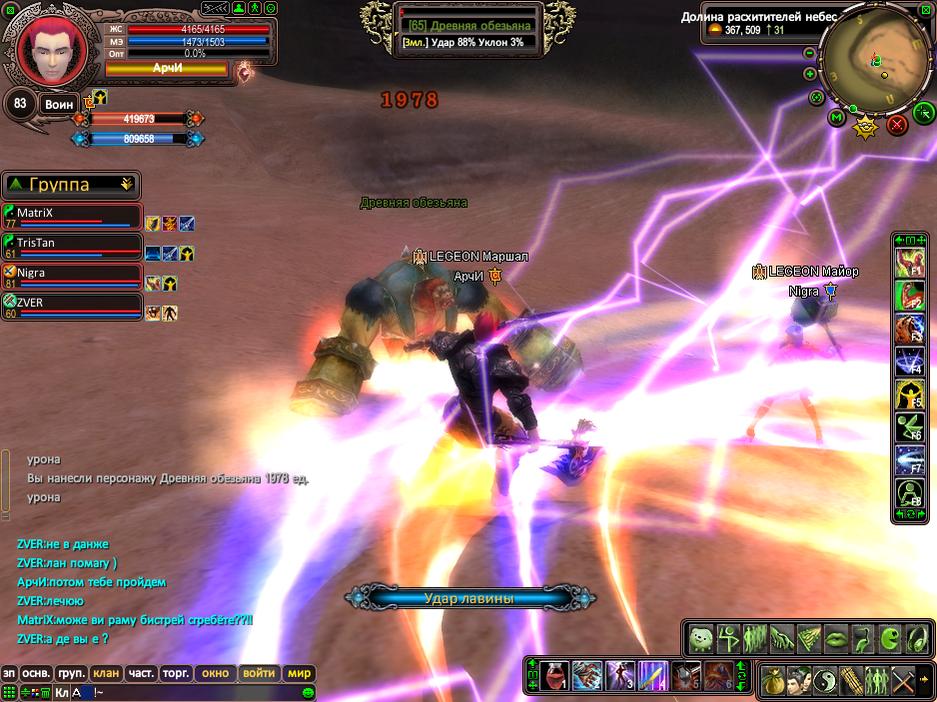The height and width of the screenshot is (702, 937).
Task: Click the circular minimap
Action: [x=874, y=61]
